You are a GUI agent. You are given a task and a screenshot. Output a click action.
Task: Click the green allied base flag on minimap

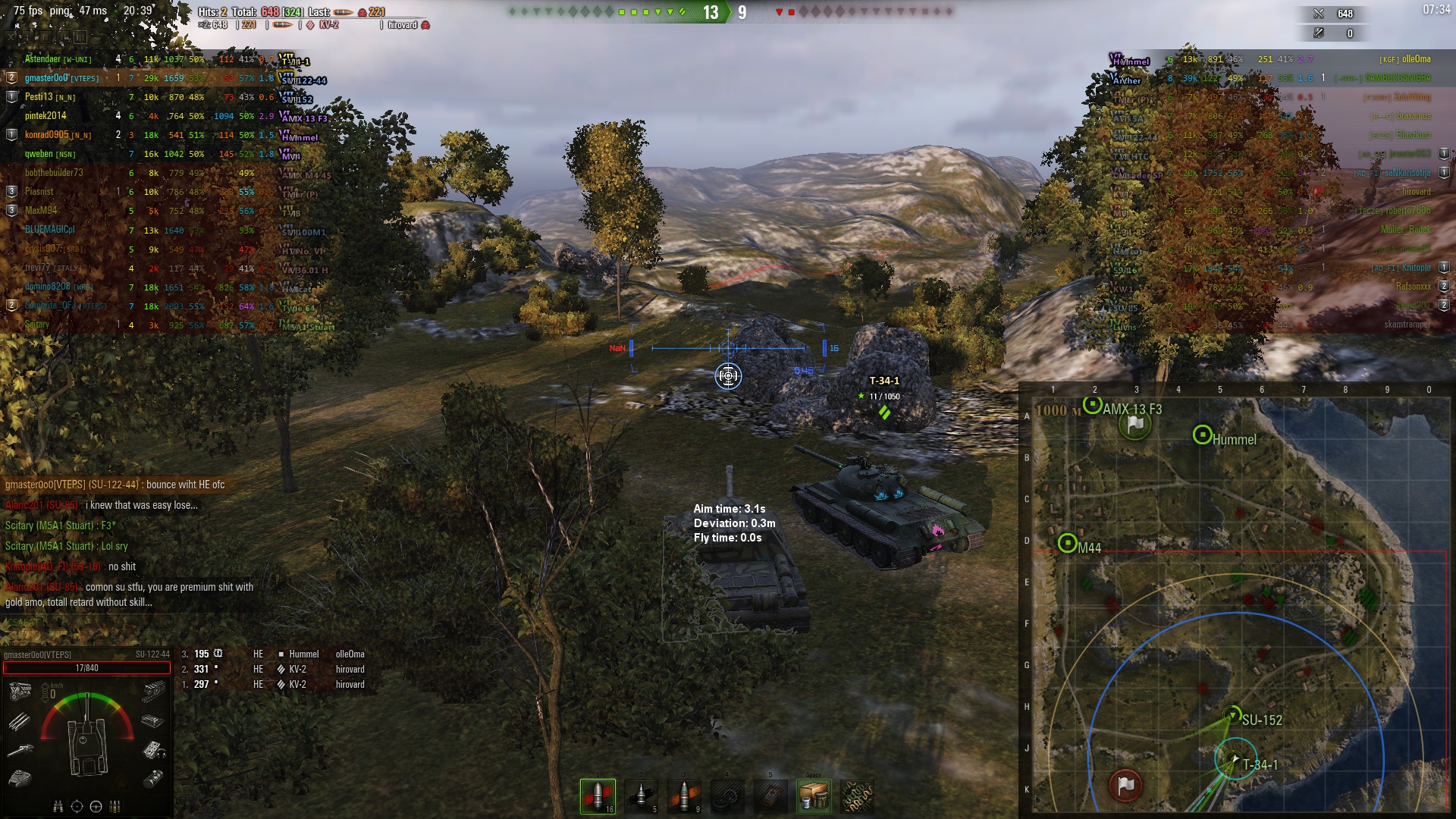1134,425
